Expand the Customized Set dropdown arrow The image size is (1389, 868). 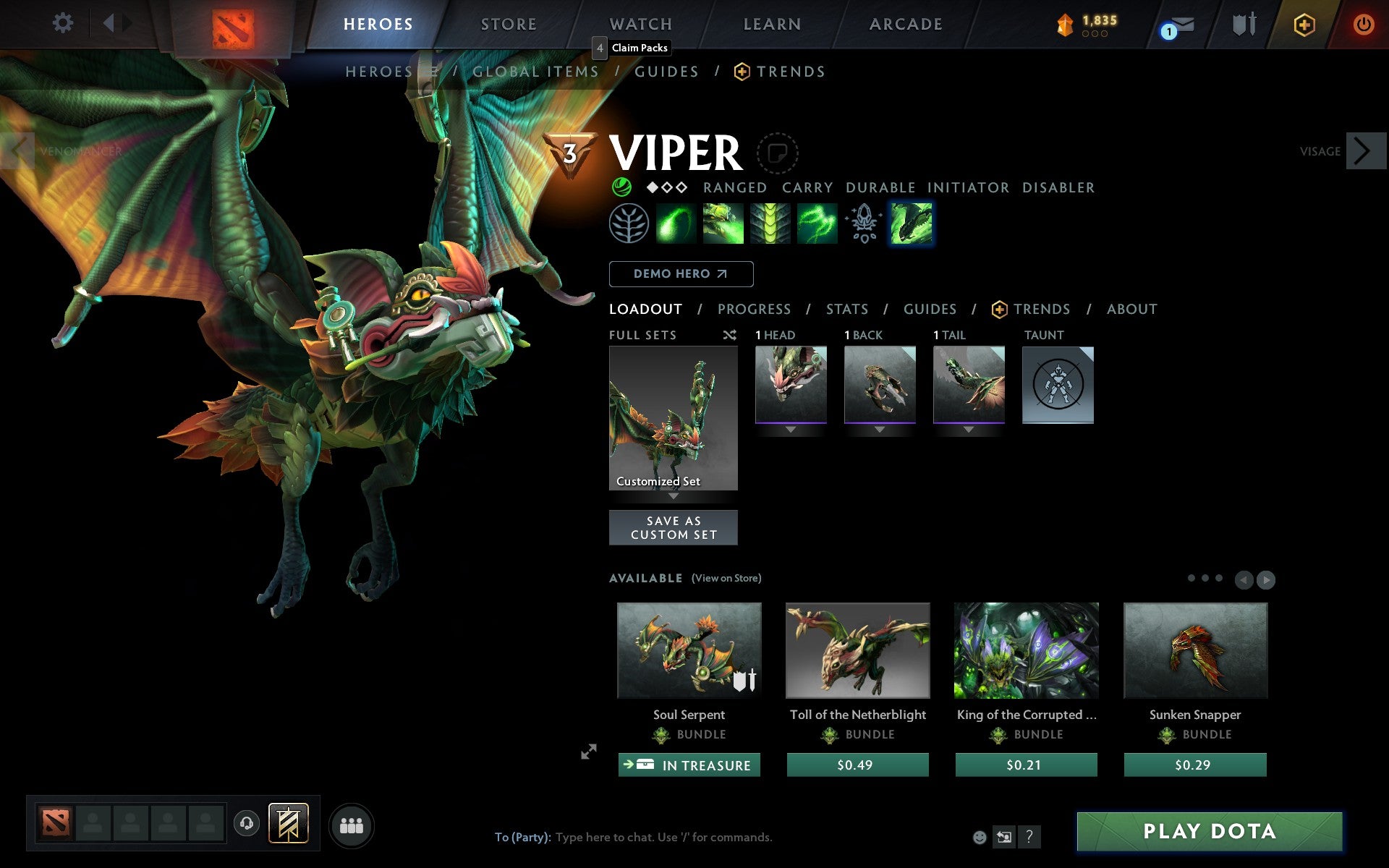pyautogui.click(x=674, y=496)
